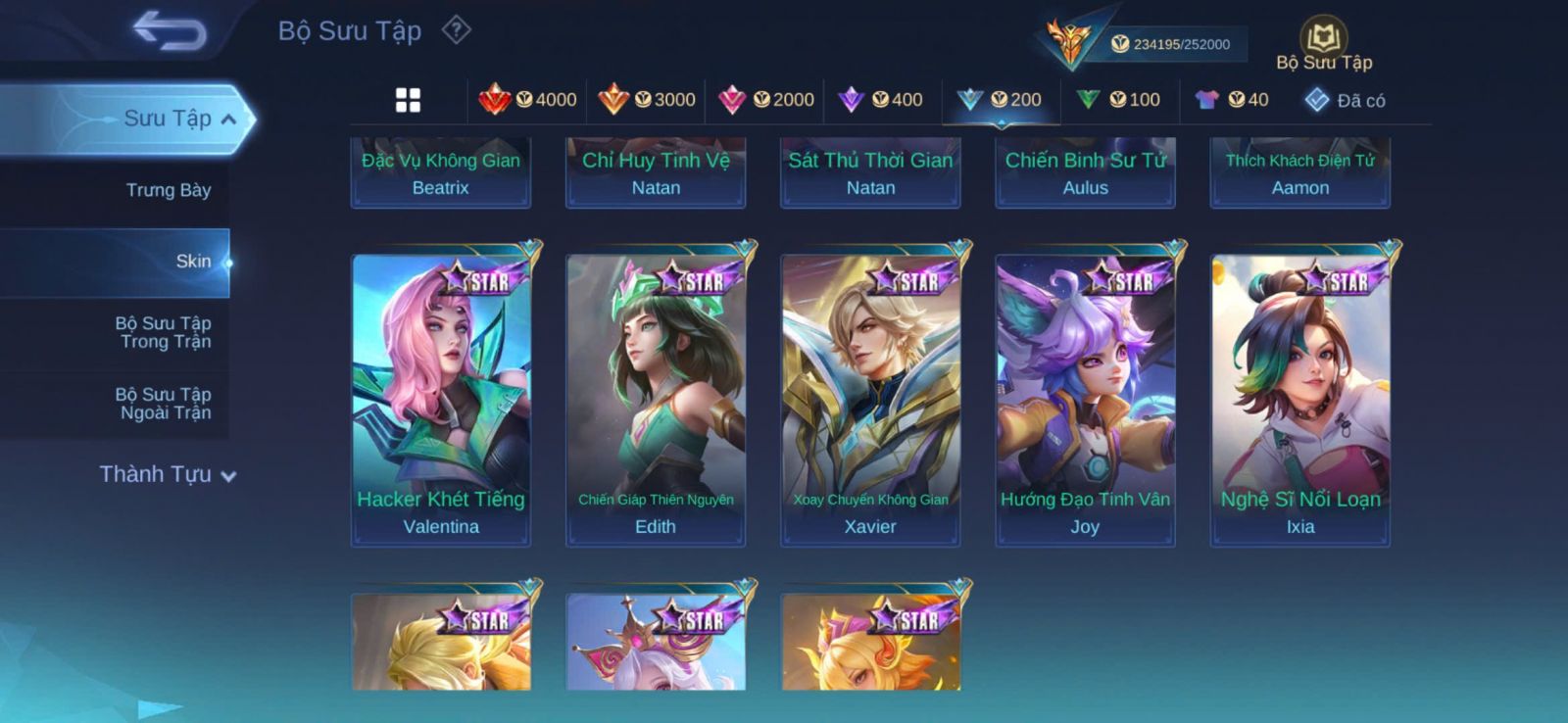Image resolution: width=1568 pixels, height=723 pixels.
Task: Filter skins by 4000 point tier
Action: (527, 100)
